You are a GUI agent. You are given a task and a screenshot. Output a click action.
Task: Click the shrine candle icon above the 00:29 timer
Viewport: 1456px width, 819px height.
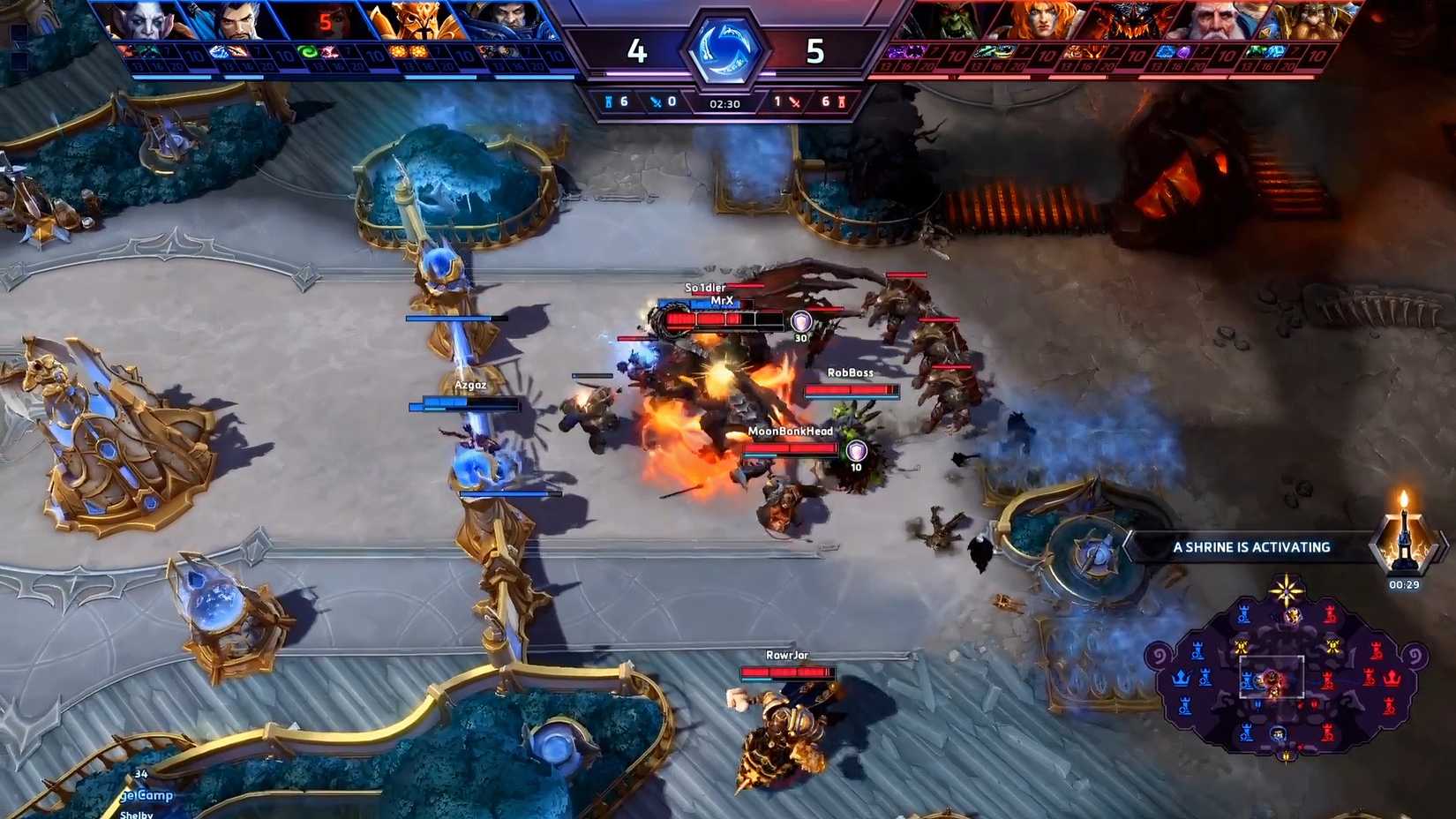pyautogui.click(x=1404, y=540)
